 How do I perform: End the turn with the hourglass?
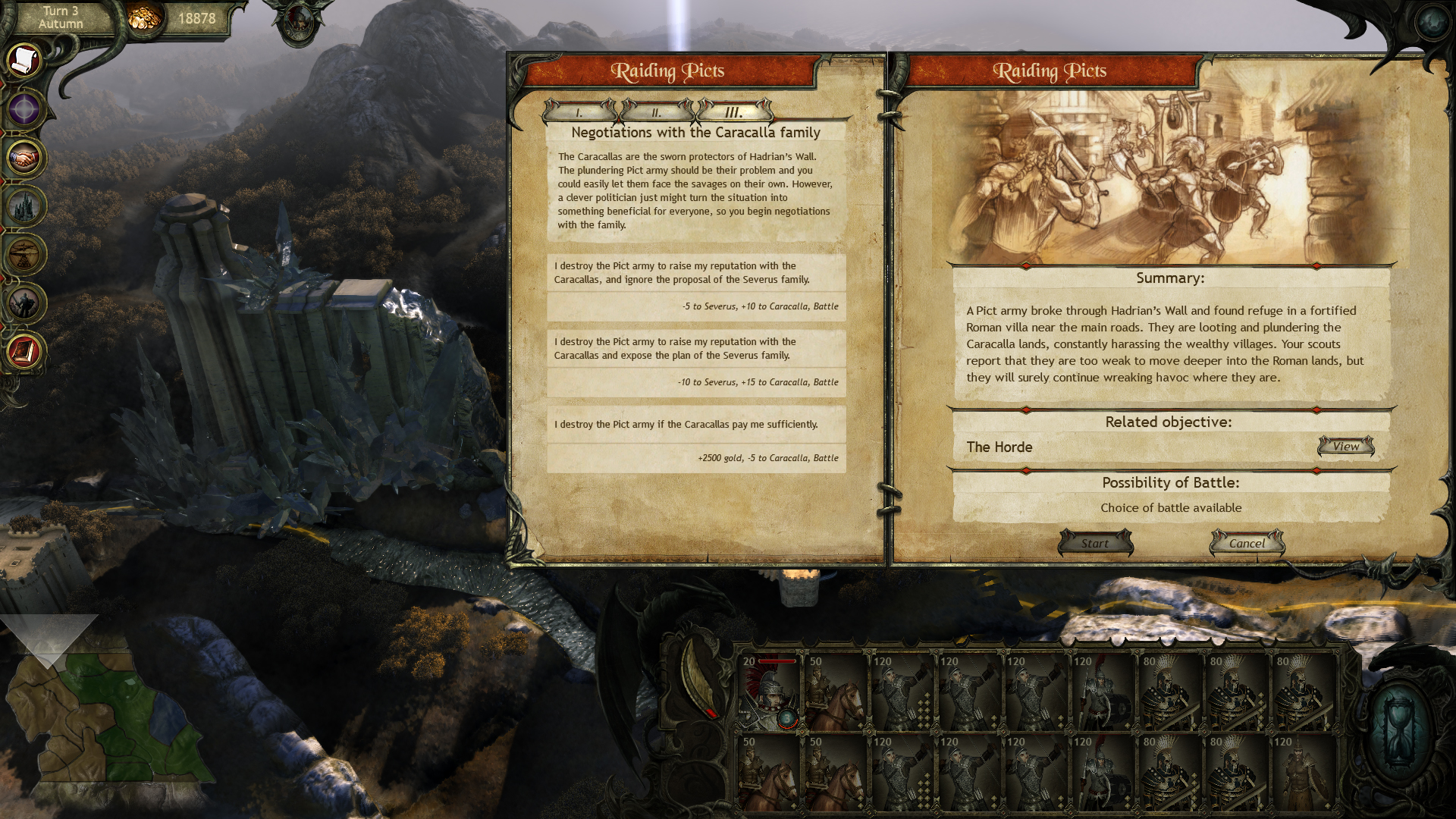[x=1399, y=733]
